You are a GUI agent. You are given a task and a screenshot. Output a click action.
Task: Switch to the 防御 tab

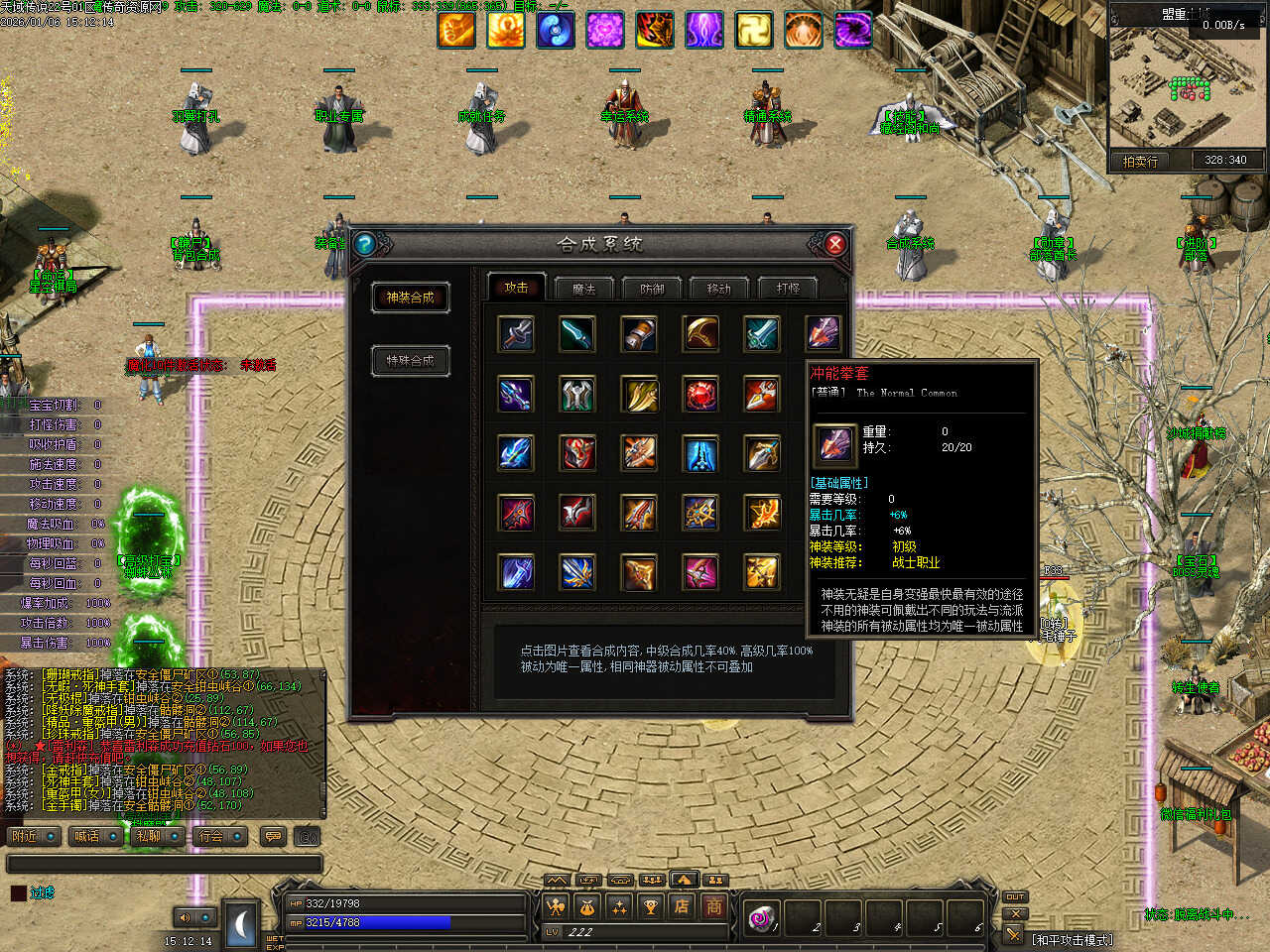tap(652, 289)
